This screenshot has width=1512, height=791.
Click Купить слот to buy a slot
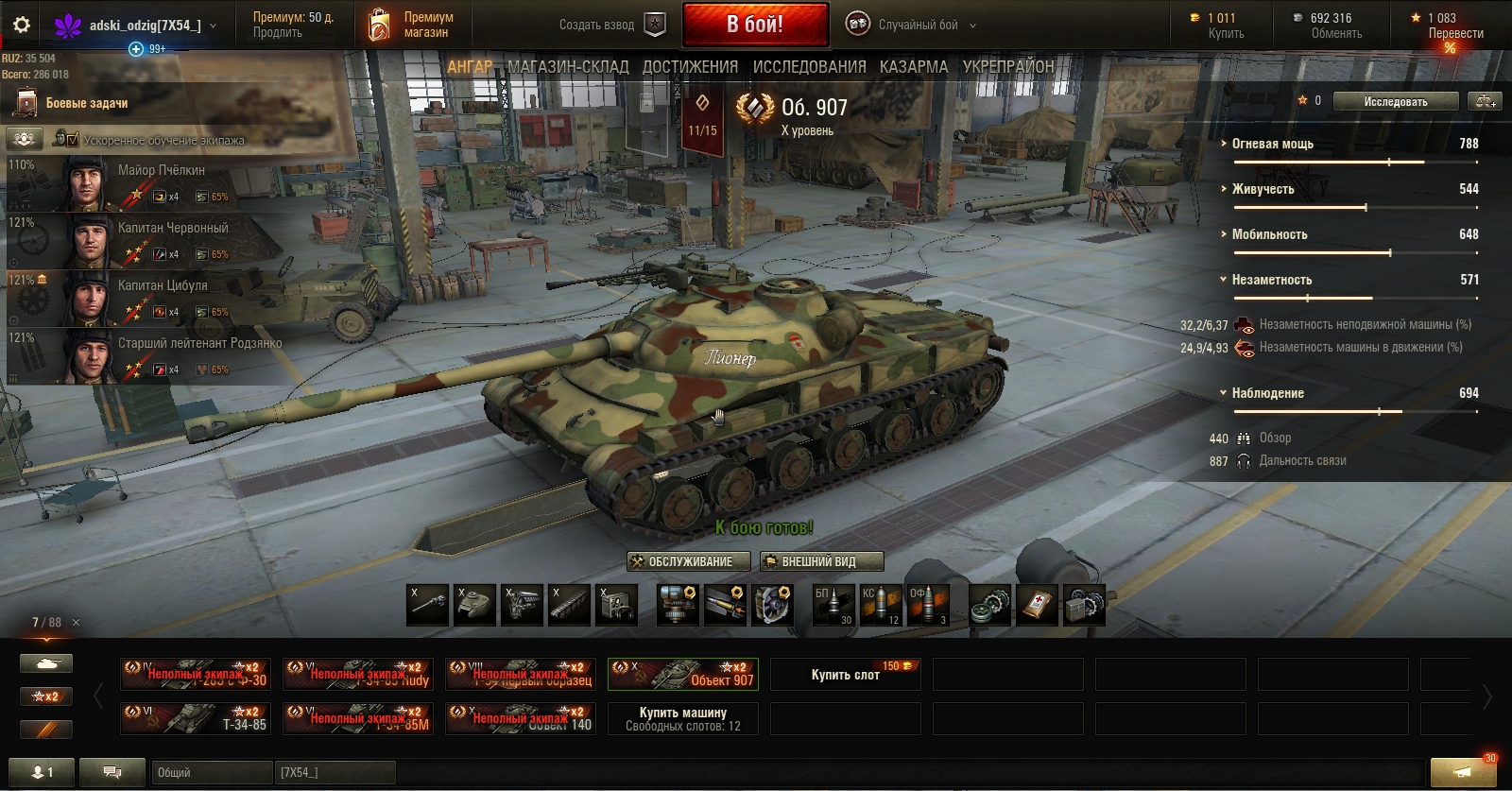[845, 675]
